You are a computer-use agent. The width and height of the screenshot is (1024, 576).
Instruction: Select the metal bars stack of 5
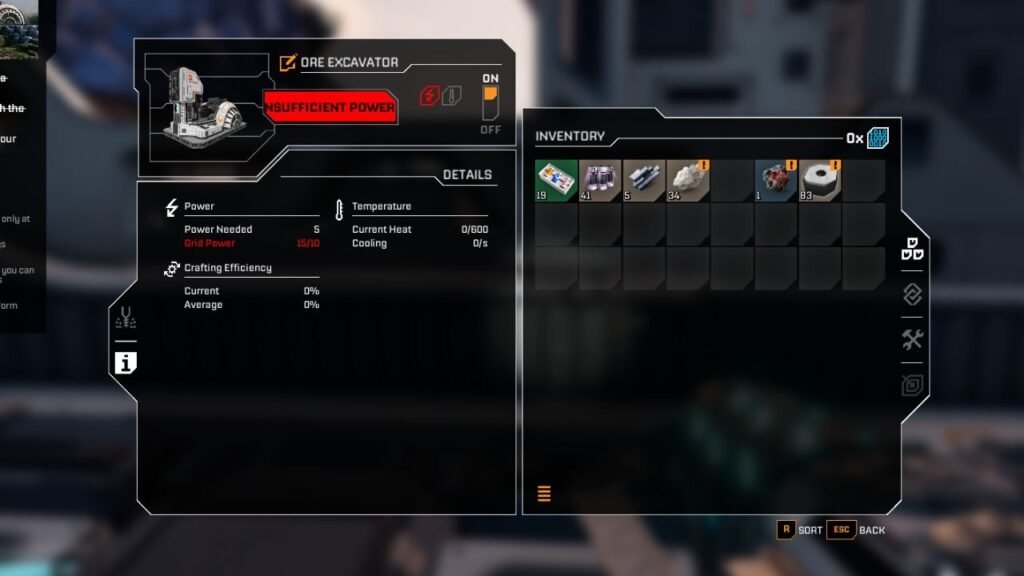click(644, 181)
